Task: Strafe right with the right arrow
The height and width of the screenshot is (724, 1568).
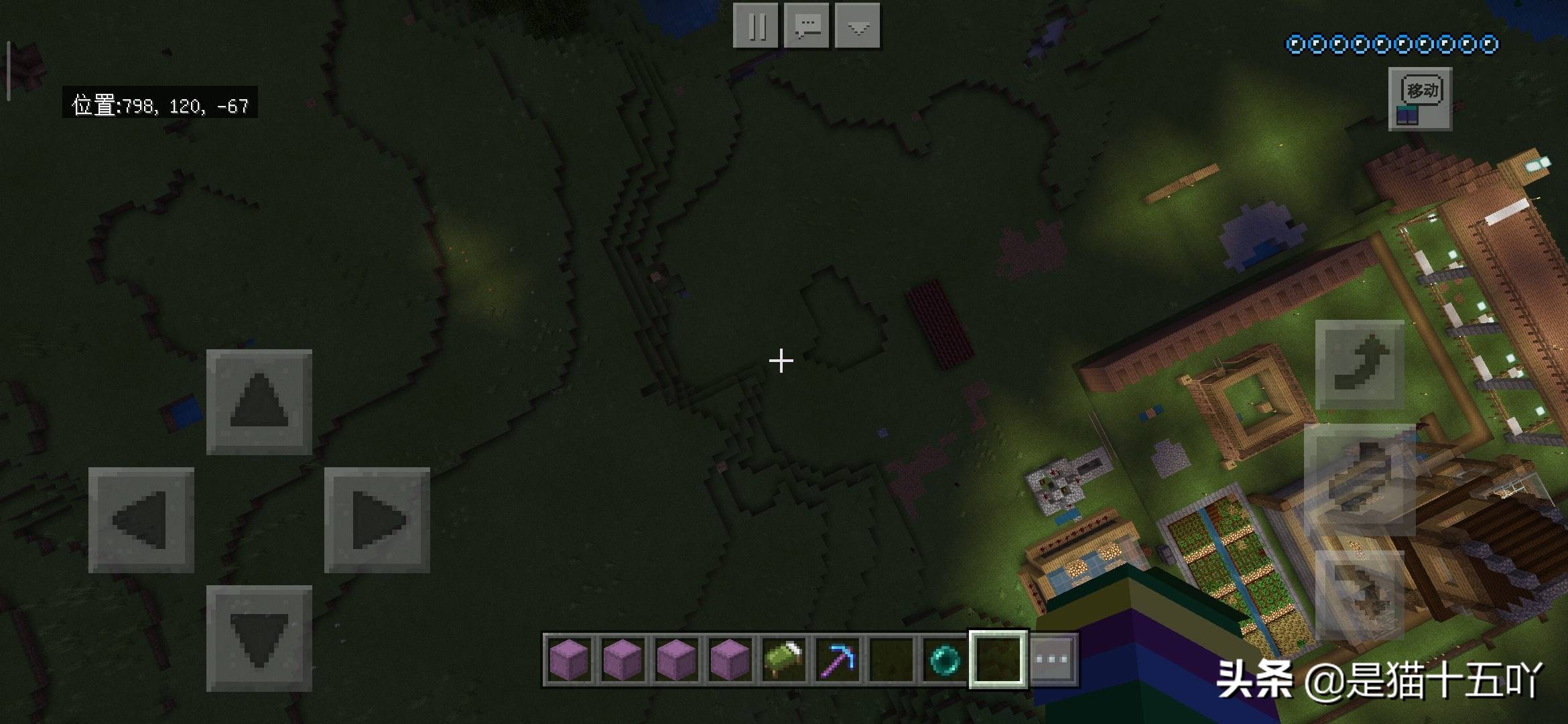Action: (x=377, y=520)
